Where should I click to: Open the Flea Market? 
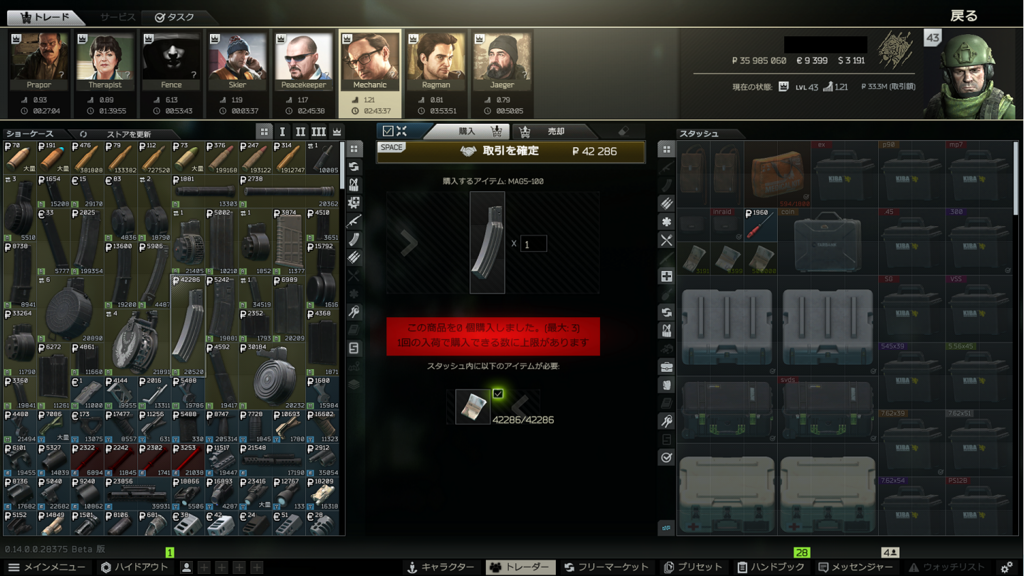[x=606, y=567]
